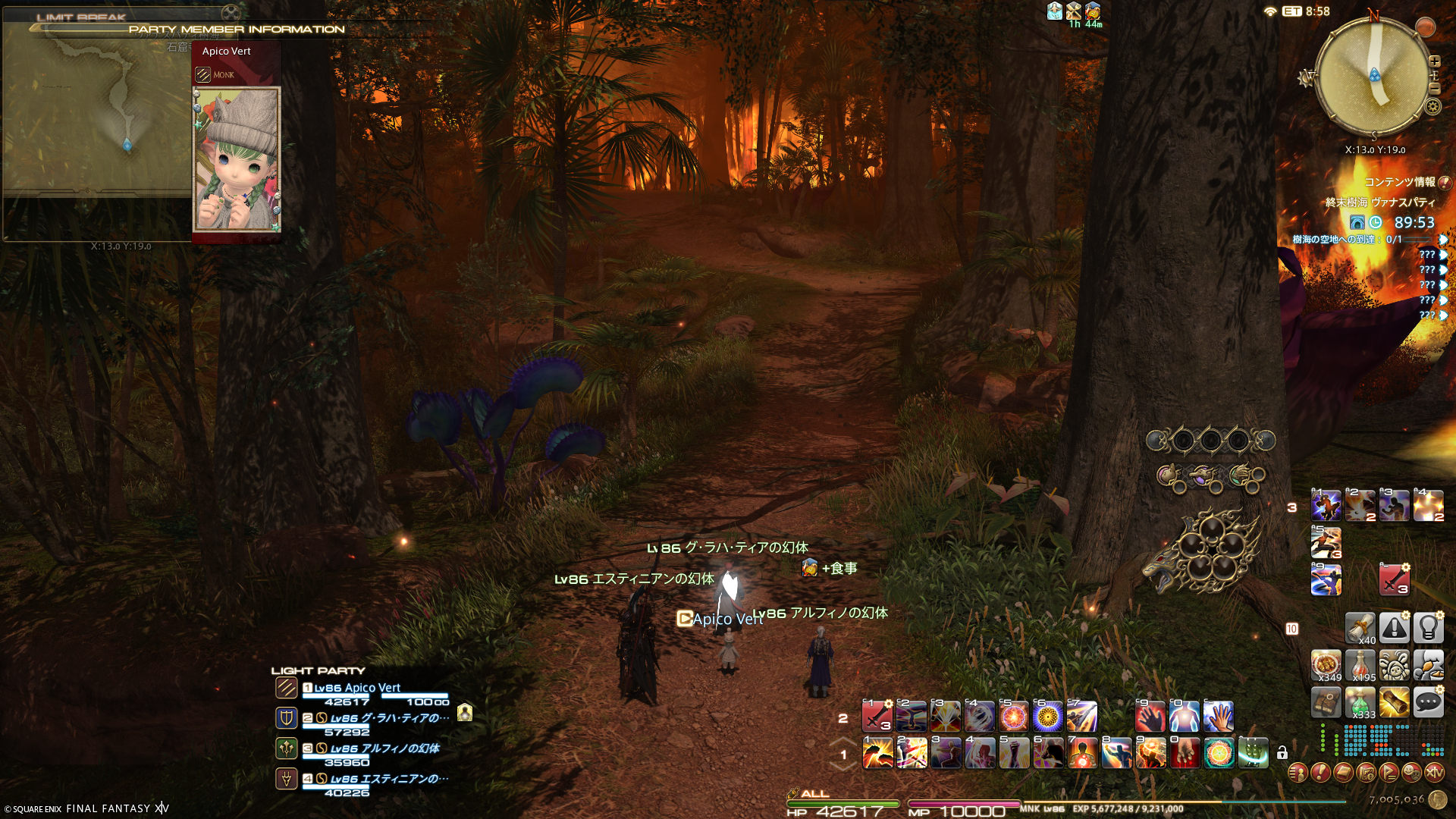Open the red exclamation mark menu button

(x=1320, y=773)
